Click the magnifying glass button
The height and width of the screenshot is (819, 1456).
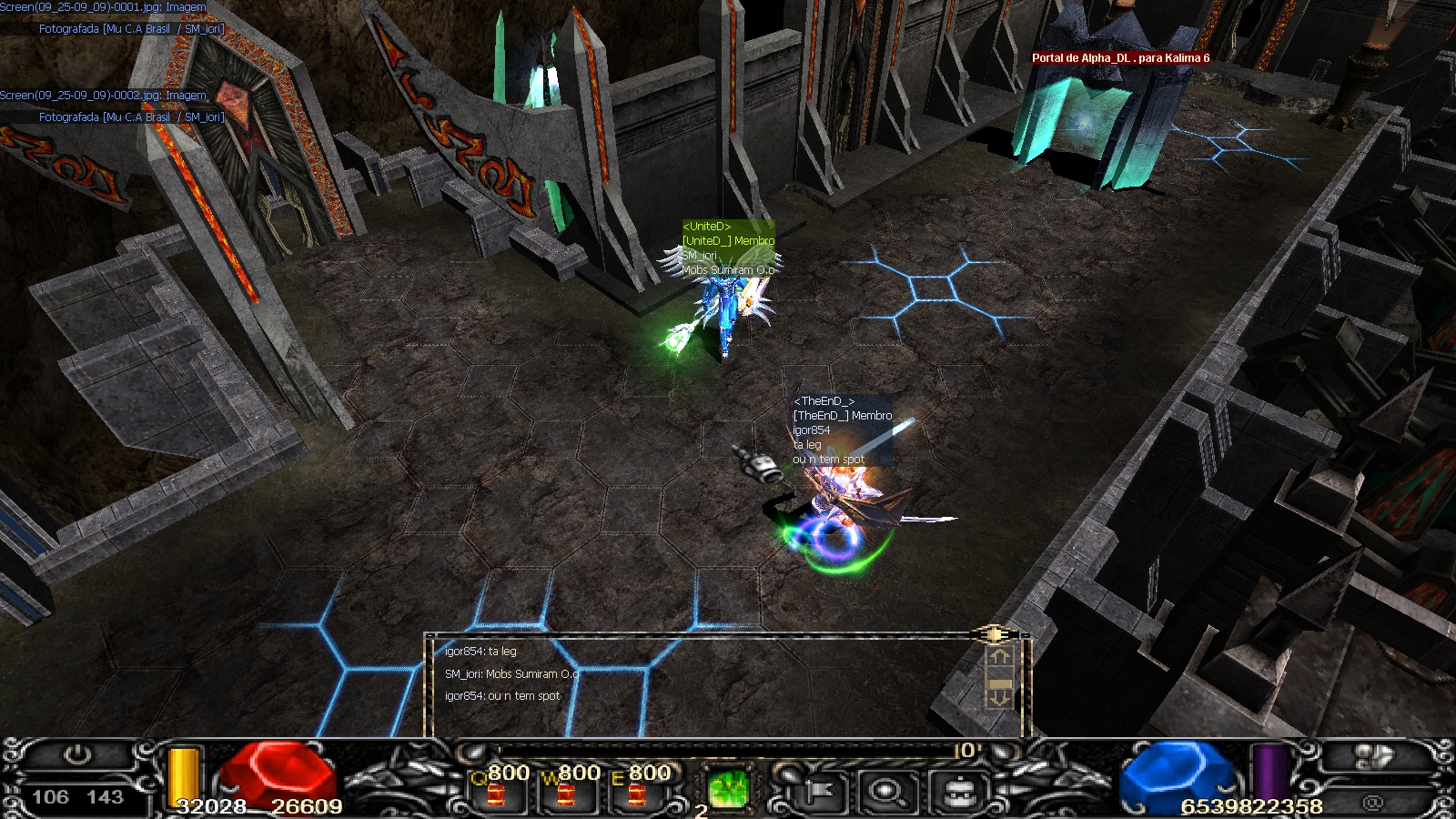(x=885, y=792)
